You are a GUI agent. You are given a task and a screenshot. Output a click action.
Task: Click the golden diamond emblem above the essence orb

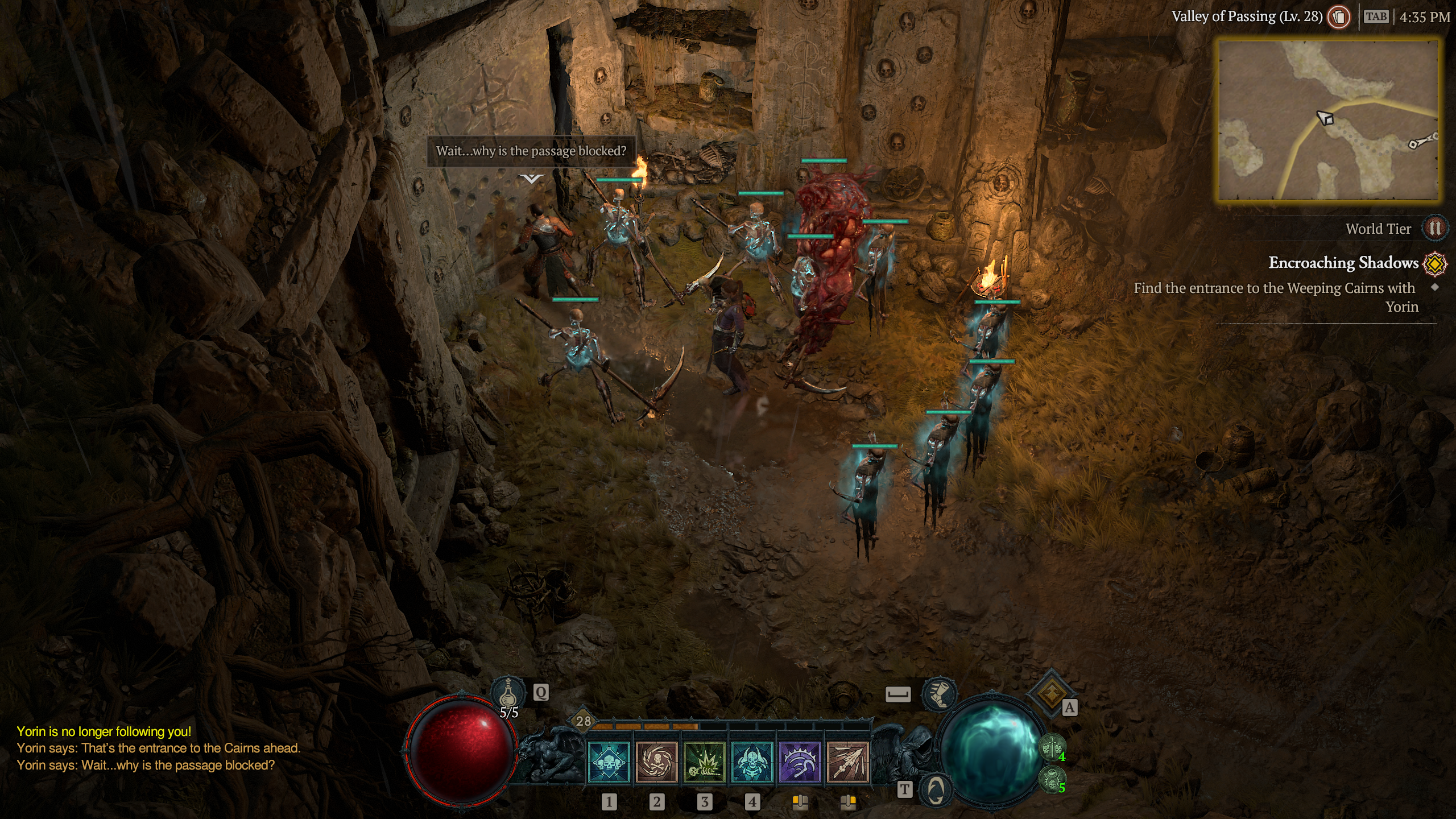[x=1050, y=692]
